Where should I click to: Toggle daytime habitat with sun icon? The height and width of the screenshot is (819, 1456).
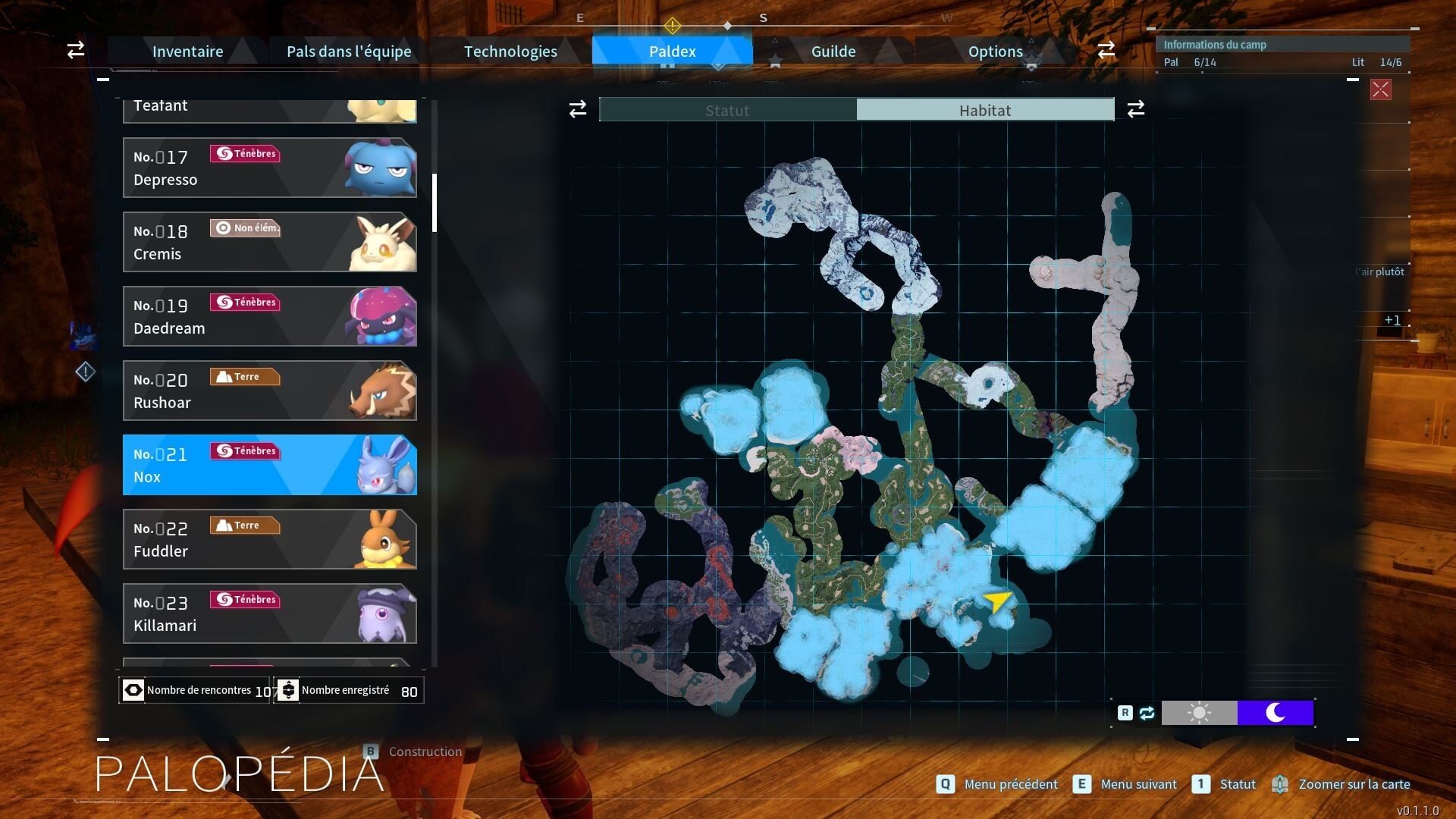tap(1199, 713)
